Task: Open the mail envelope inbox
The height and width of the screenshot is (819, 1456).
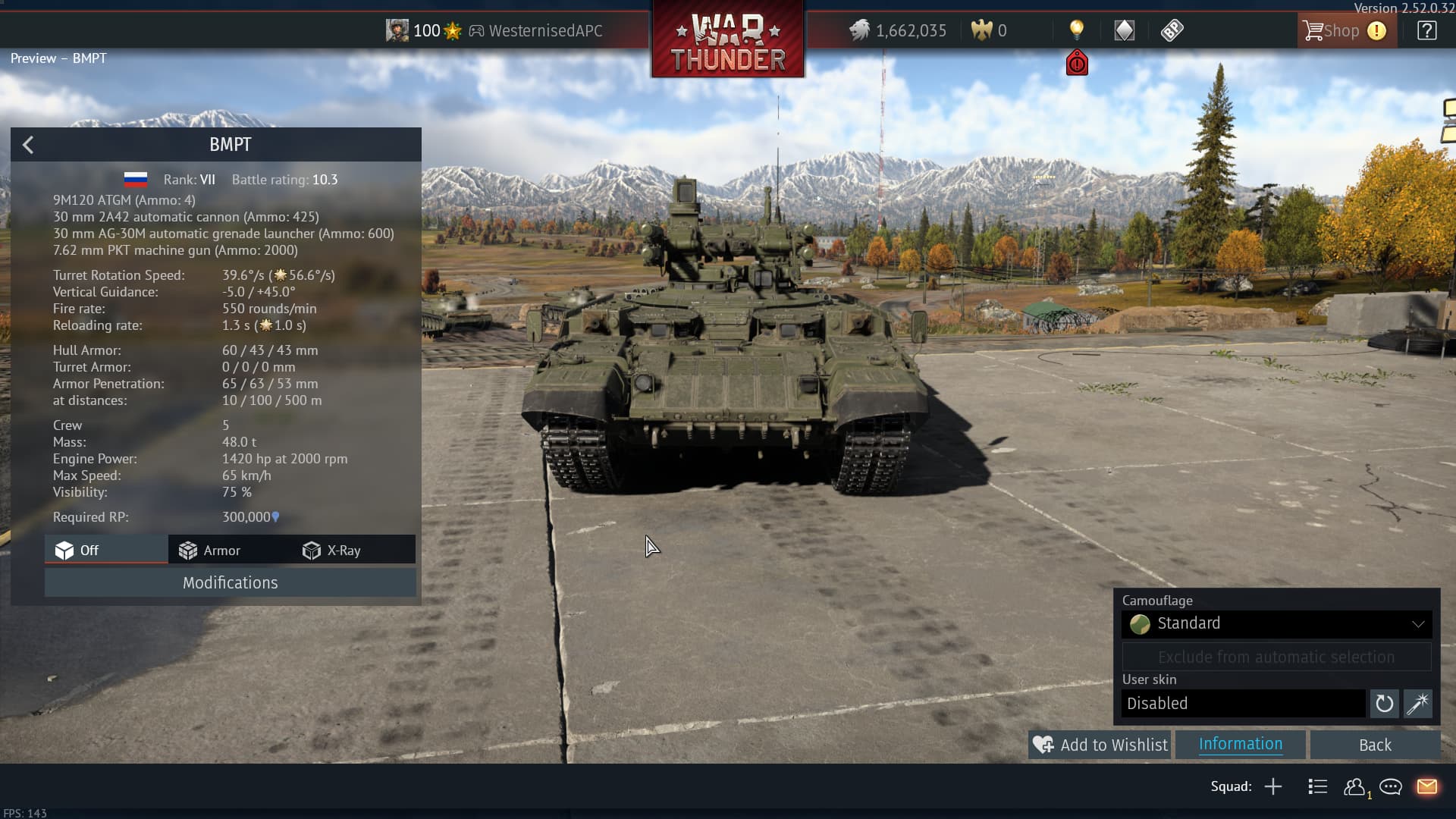Action: coord(1426,786)
